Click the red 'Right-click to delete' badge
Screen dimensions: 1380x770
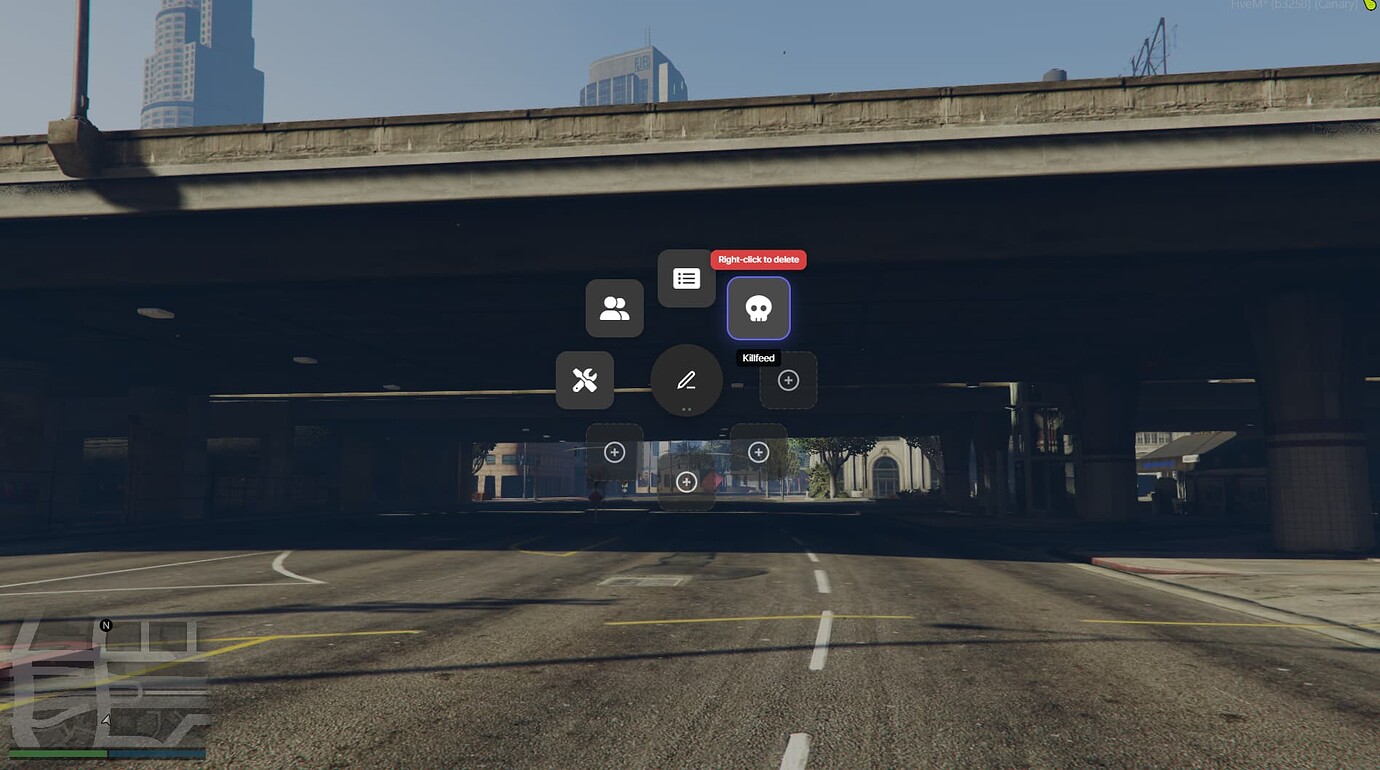point(758,259)
